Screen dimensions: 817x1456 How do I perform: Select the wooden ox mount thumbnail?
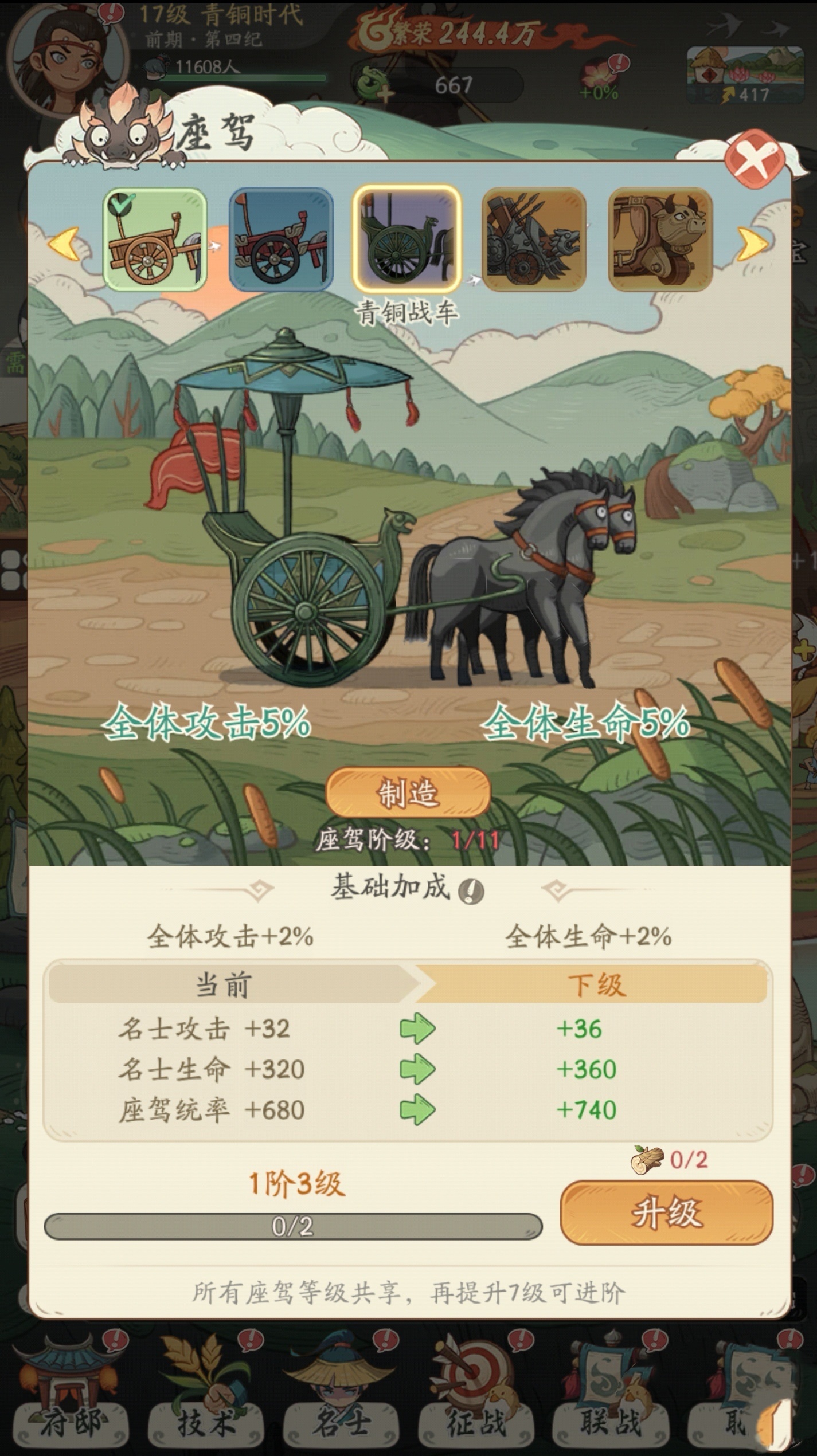(x=660, y=240)
